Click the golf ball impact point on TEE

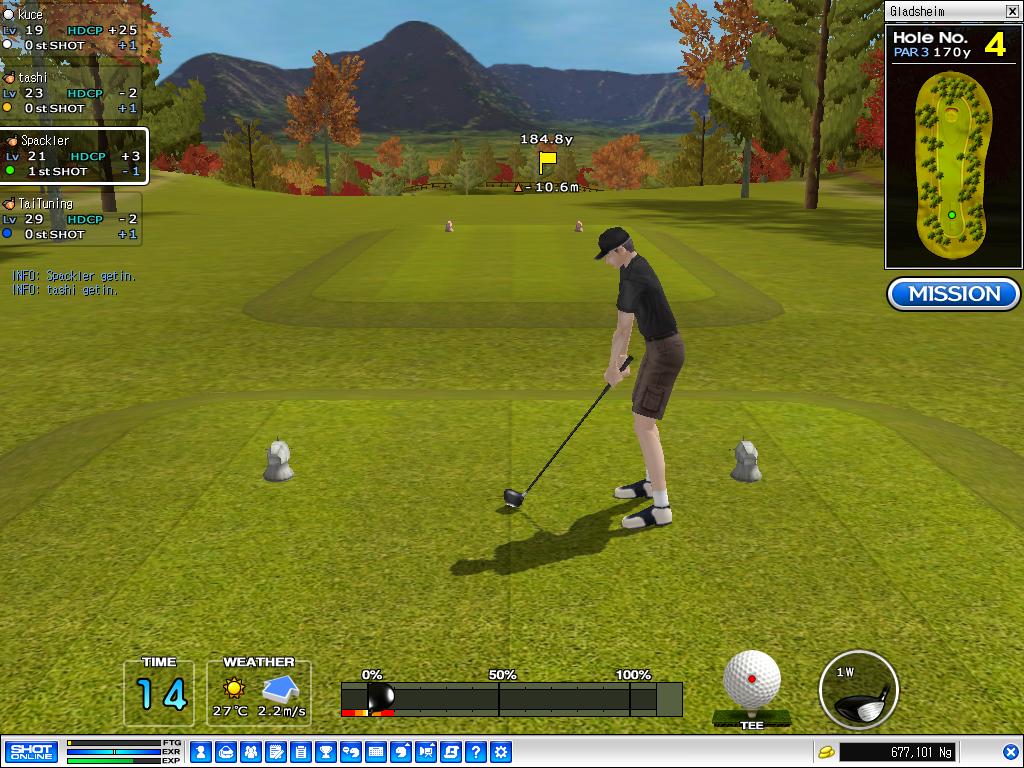point(752,680)
